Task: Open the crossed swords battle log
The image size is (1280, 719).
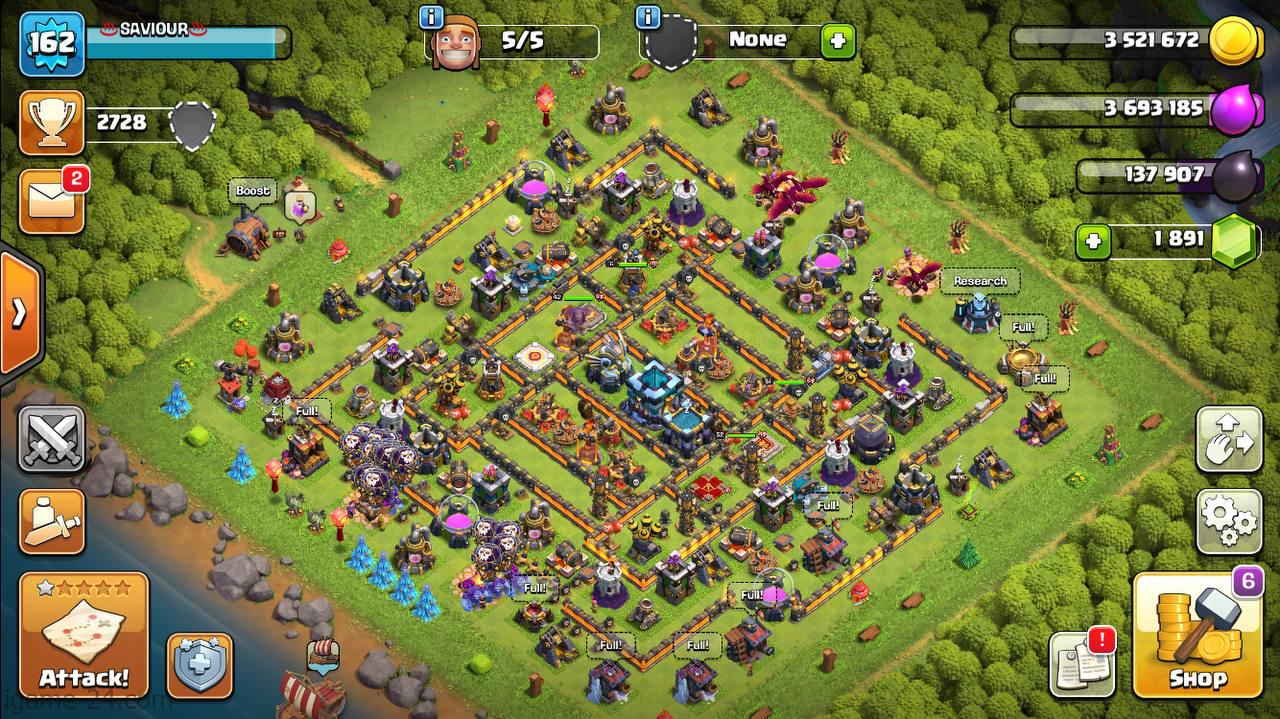Action: [x=51, y=439]
